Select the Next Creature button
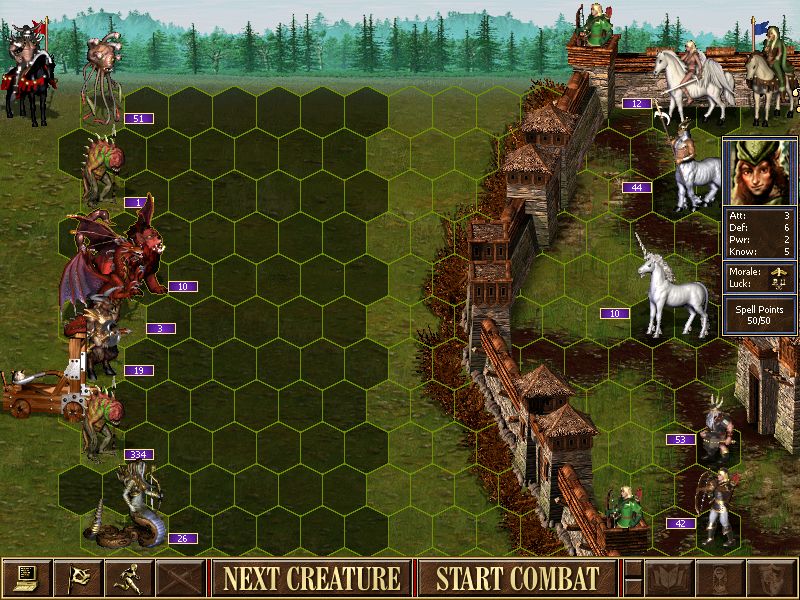This screenshot has height=600, width=800. (x=311, y=578)
